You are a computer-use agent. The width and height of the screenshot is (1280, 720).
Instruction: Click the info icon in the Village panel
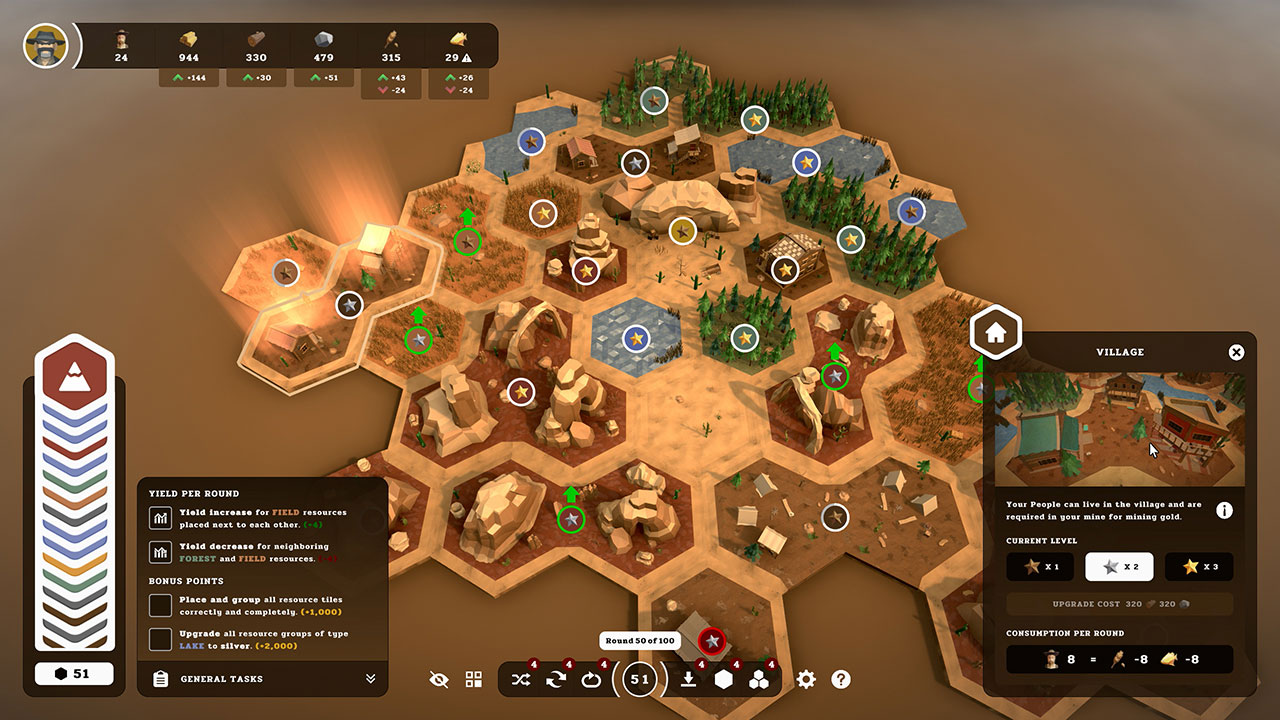(x=1225, y=510)
